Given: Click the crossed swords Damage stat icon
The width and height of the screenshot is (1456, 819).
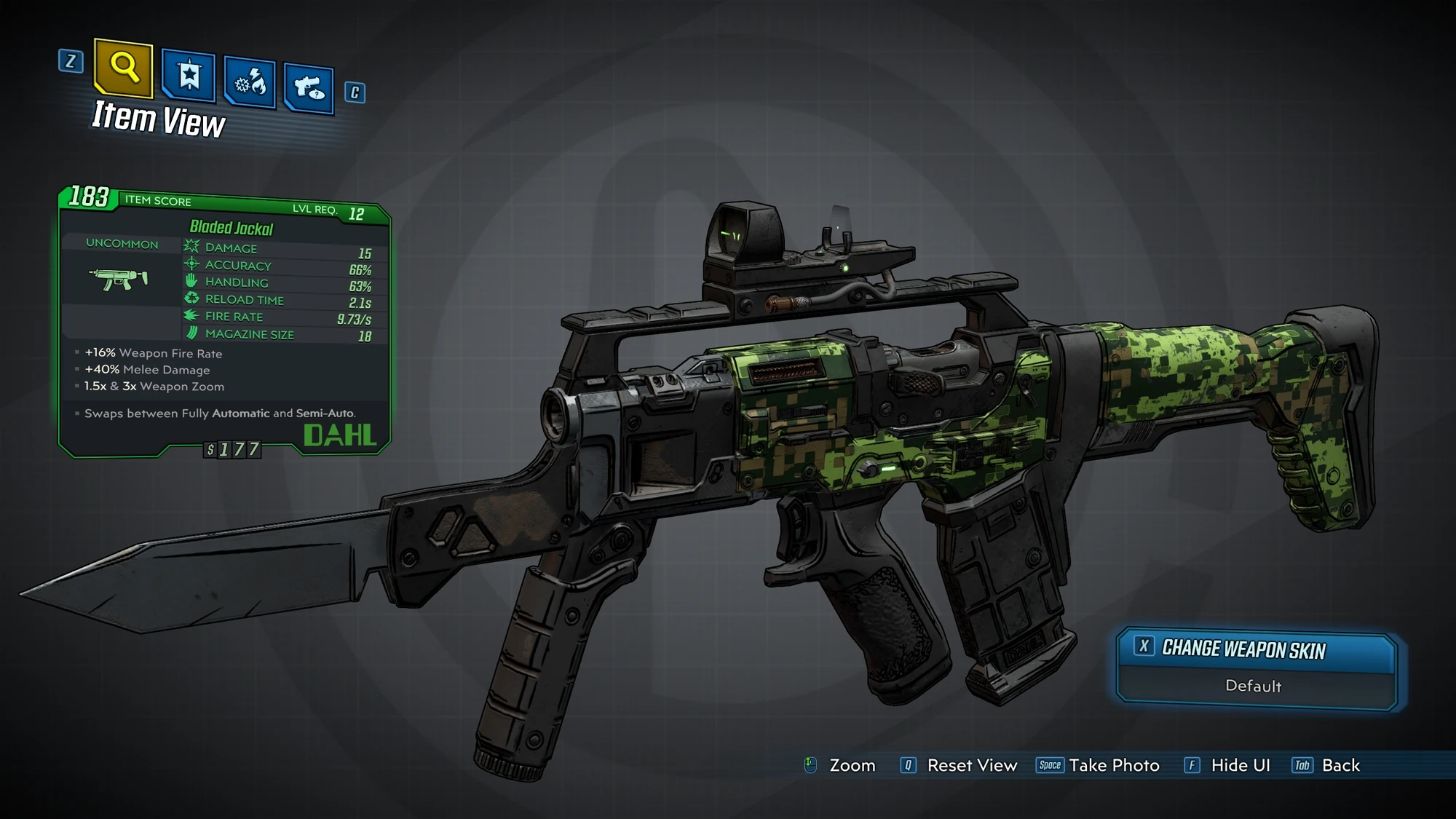Looking at the screenshot, I should click(x=191, y=248).
